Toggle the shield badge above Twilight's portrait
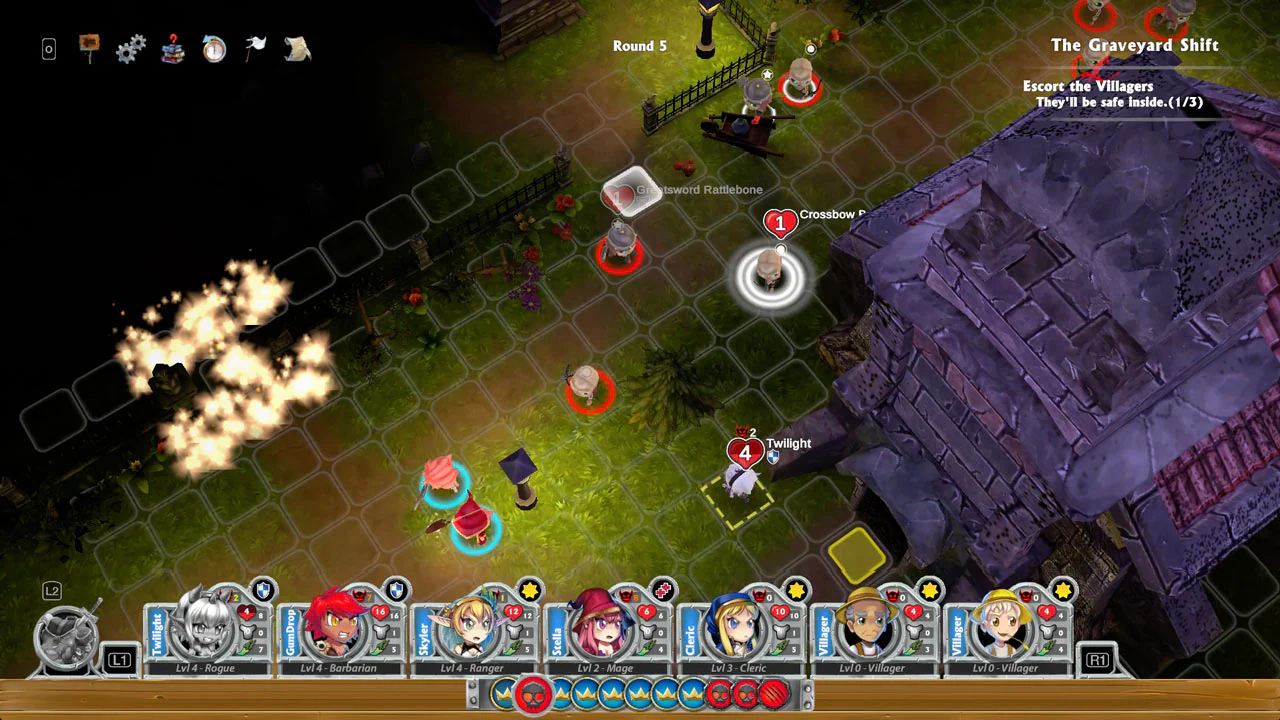Viewport: 1280px width, 720px height. (262, 589)
